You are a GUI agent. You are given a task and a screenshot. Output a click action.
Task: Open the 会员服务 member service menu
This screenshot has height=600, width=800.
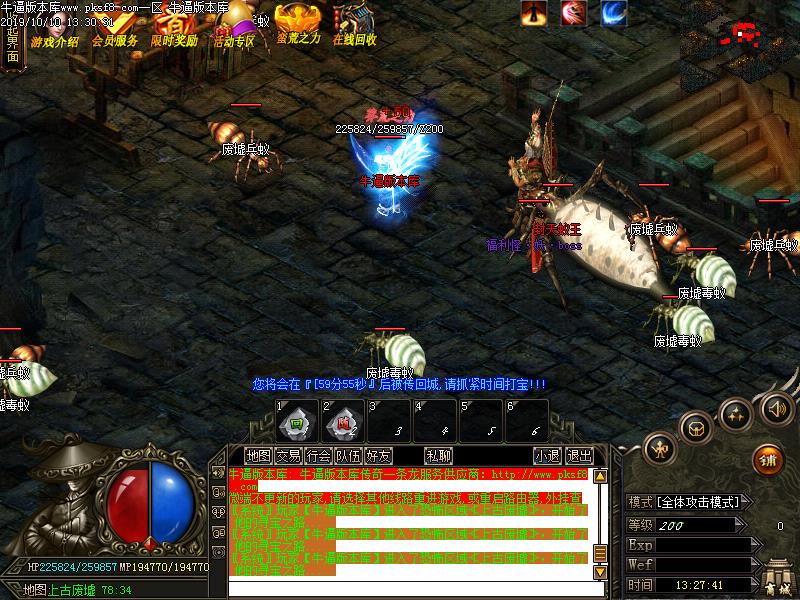(x=115, y=28)
